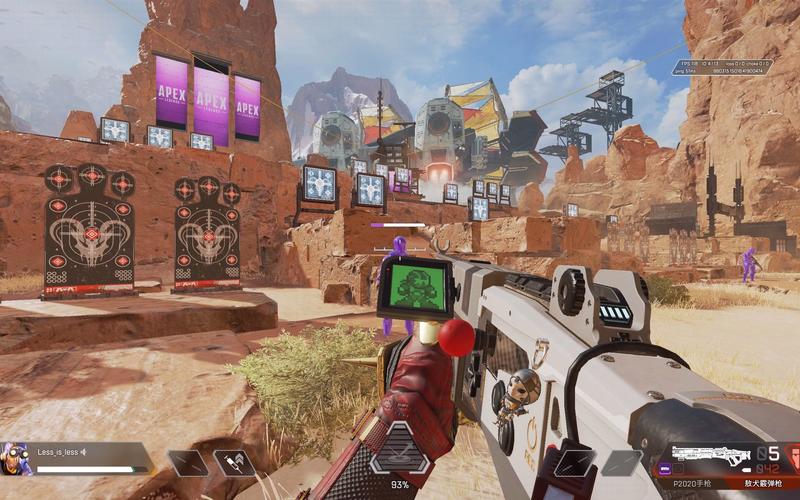Activate the ultimate ability at 93%
800x500 pixels.
[x=400, y=457]
